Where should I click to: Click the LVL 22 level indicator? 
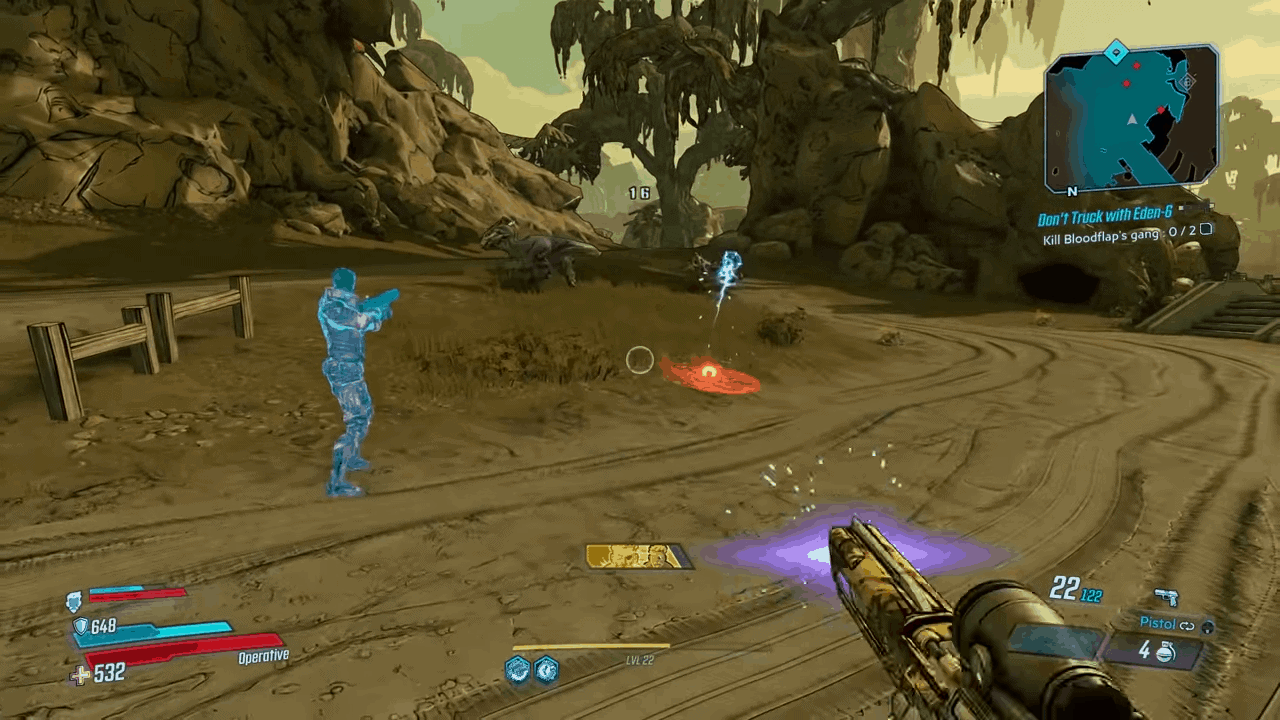pos(638,658)
